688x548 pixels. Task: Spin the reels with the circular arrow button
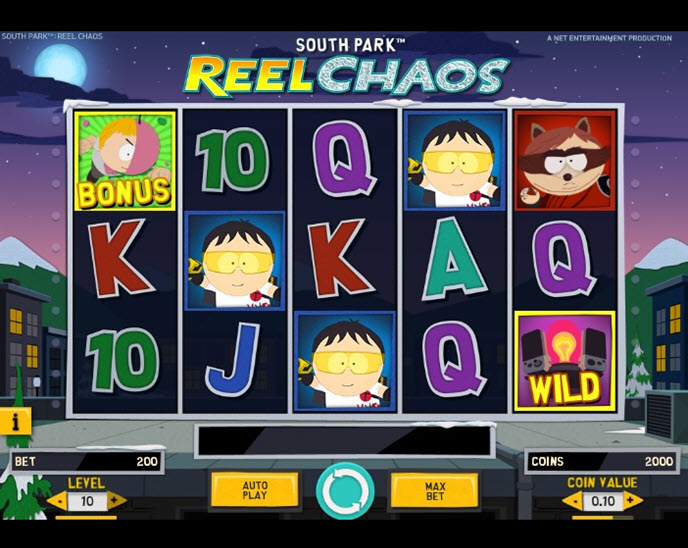point(345,491)
